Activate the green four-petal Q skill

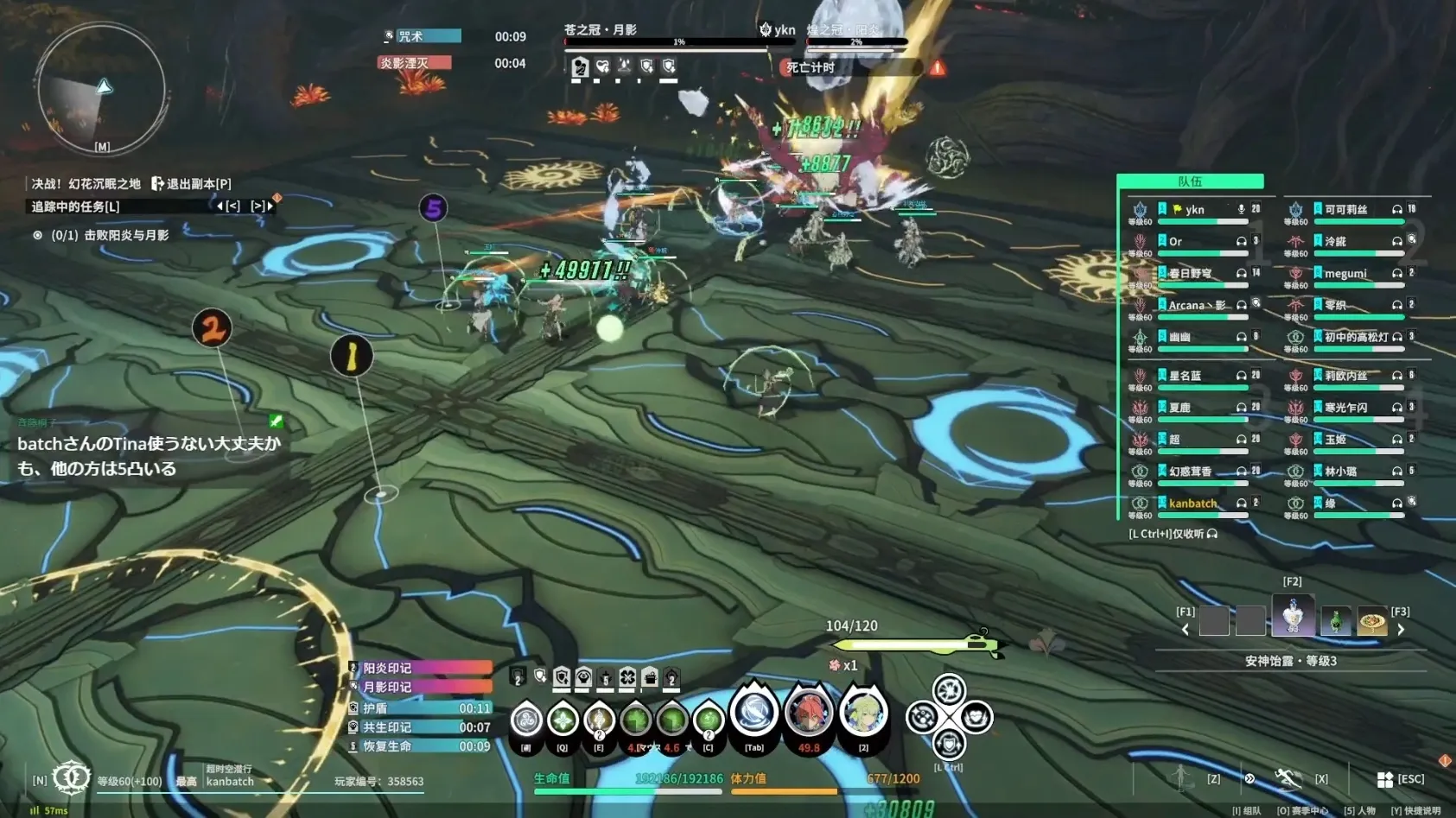click(x=563, y=719)
